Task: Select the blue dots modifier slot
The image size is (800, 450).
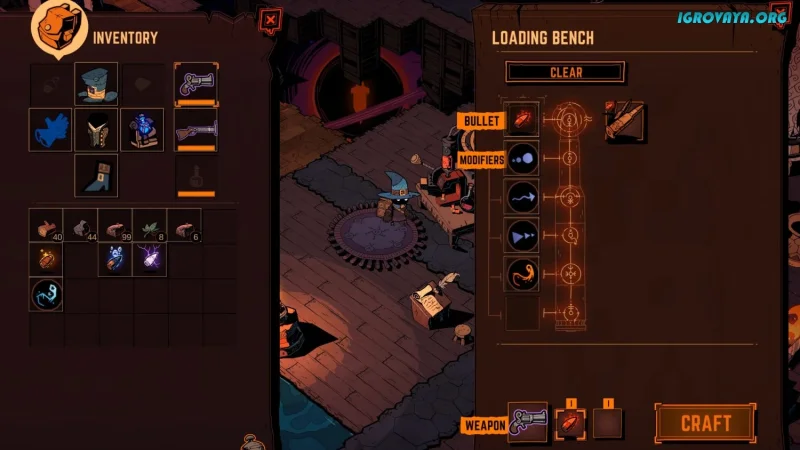Action: (x=523, y=158)
